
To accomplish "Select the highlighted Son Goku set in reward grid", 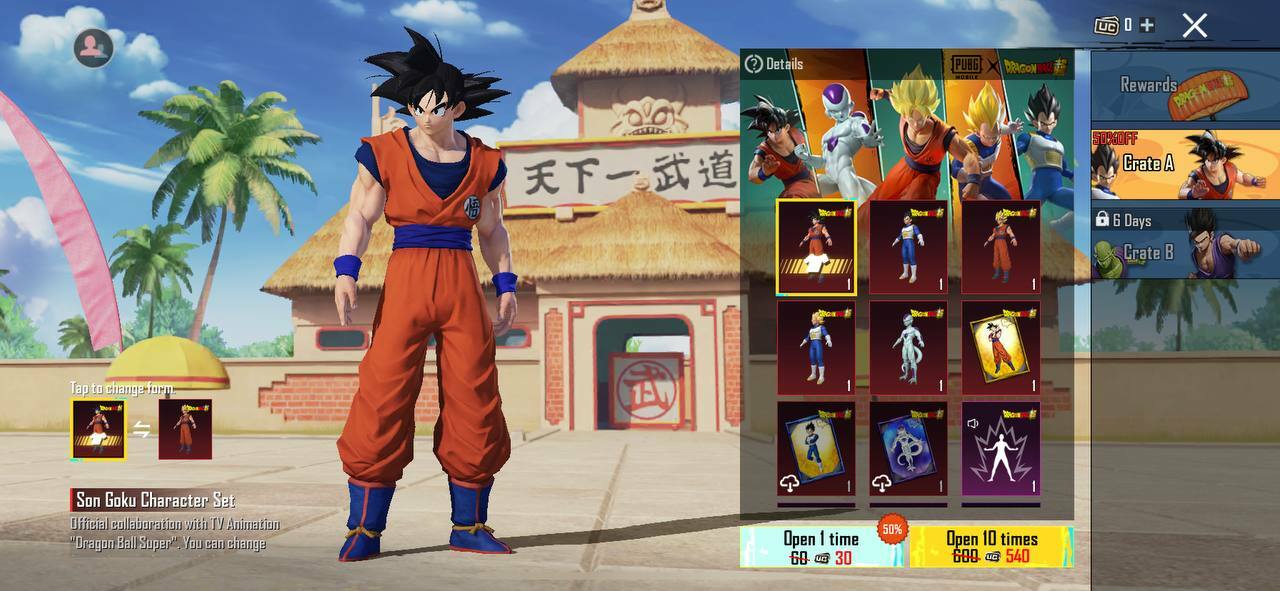I will (816, 247).
